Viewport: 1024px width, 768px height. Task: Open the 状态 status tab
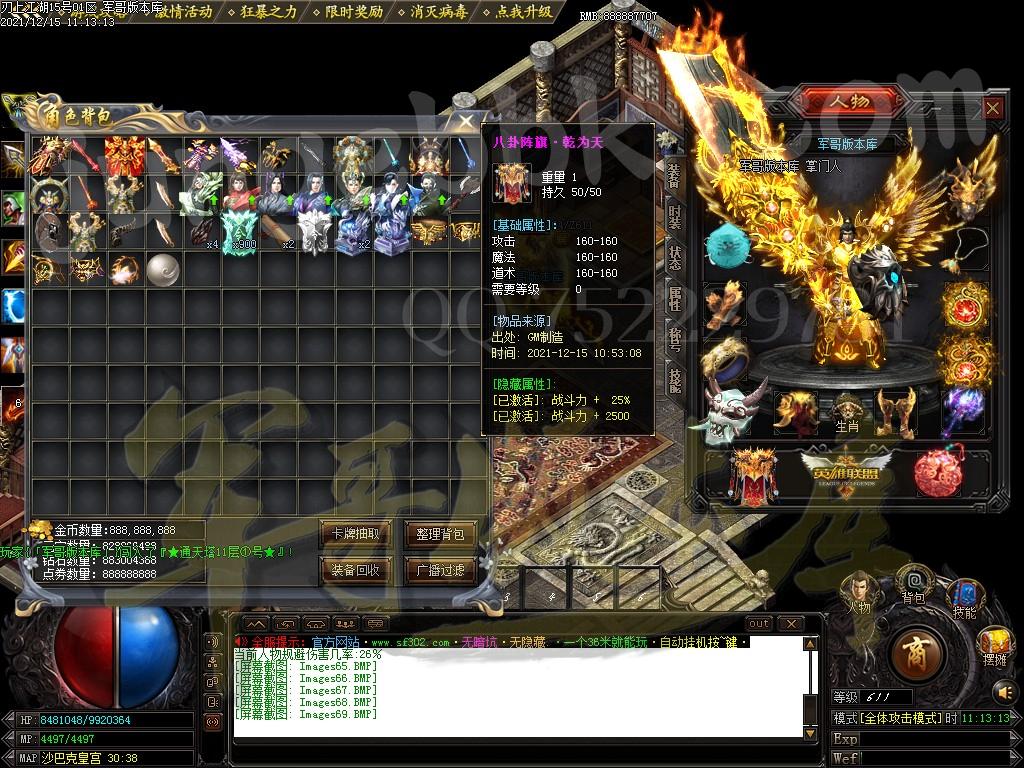(x=675, y=257)
